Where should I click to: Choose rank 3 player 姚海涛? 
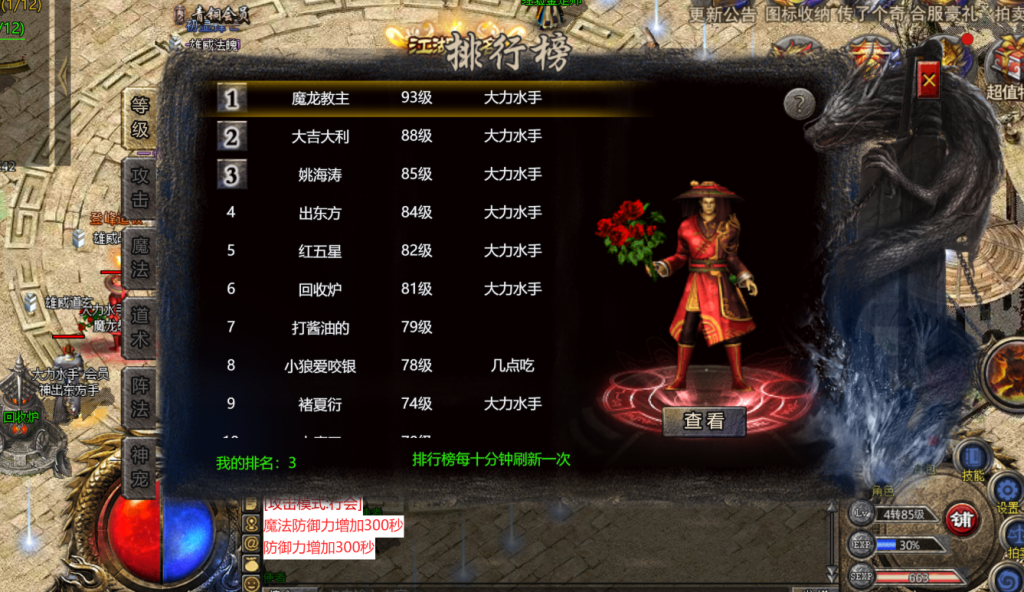click(320, 174)
